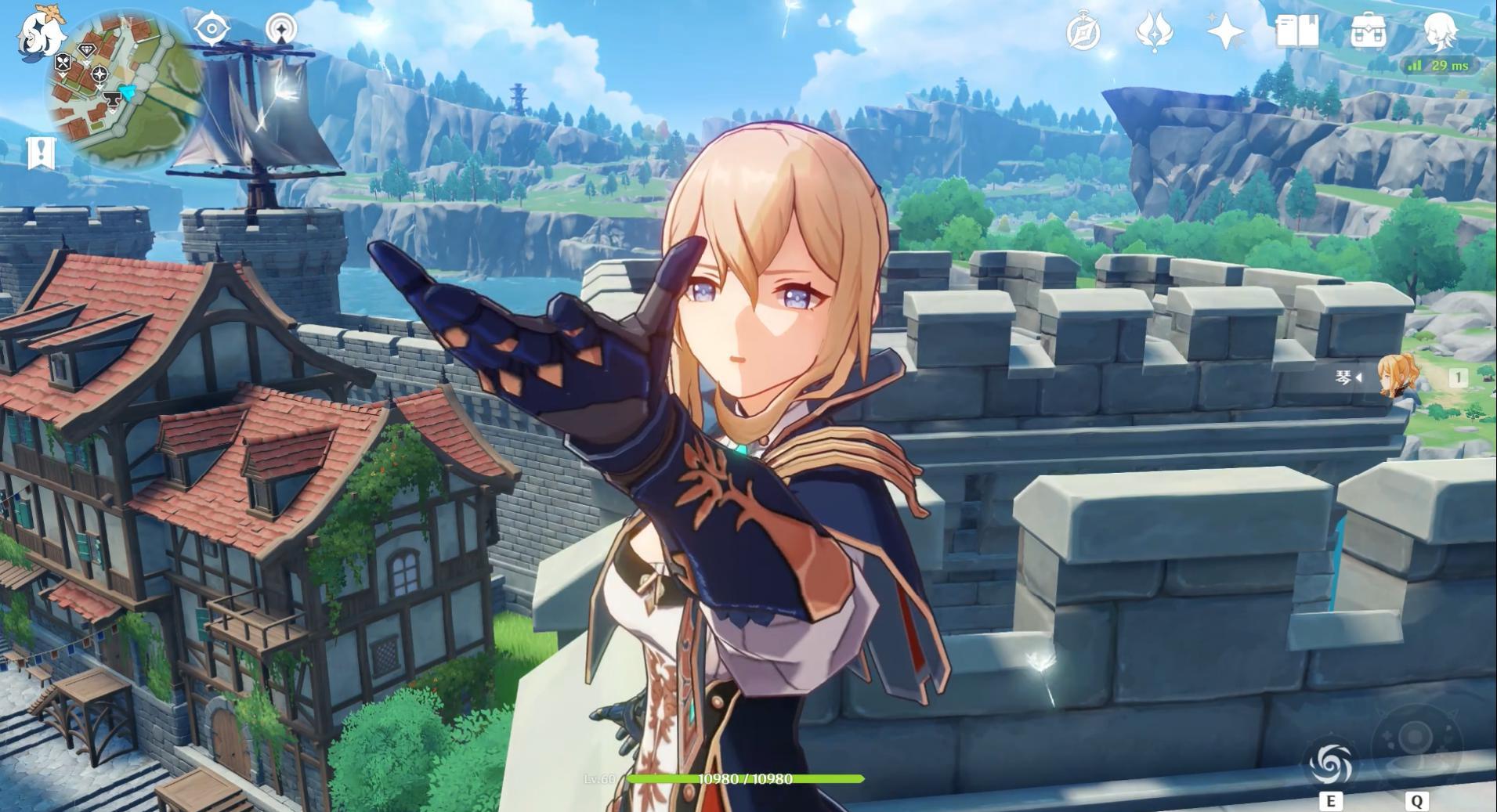Click the eye-shaped icon beside the minimap

(x=212, y=30)
